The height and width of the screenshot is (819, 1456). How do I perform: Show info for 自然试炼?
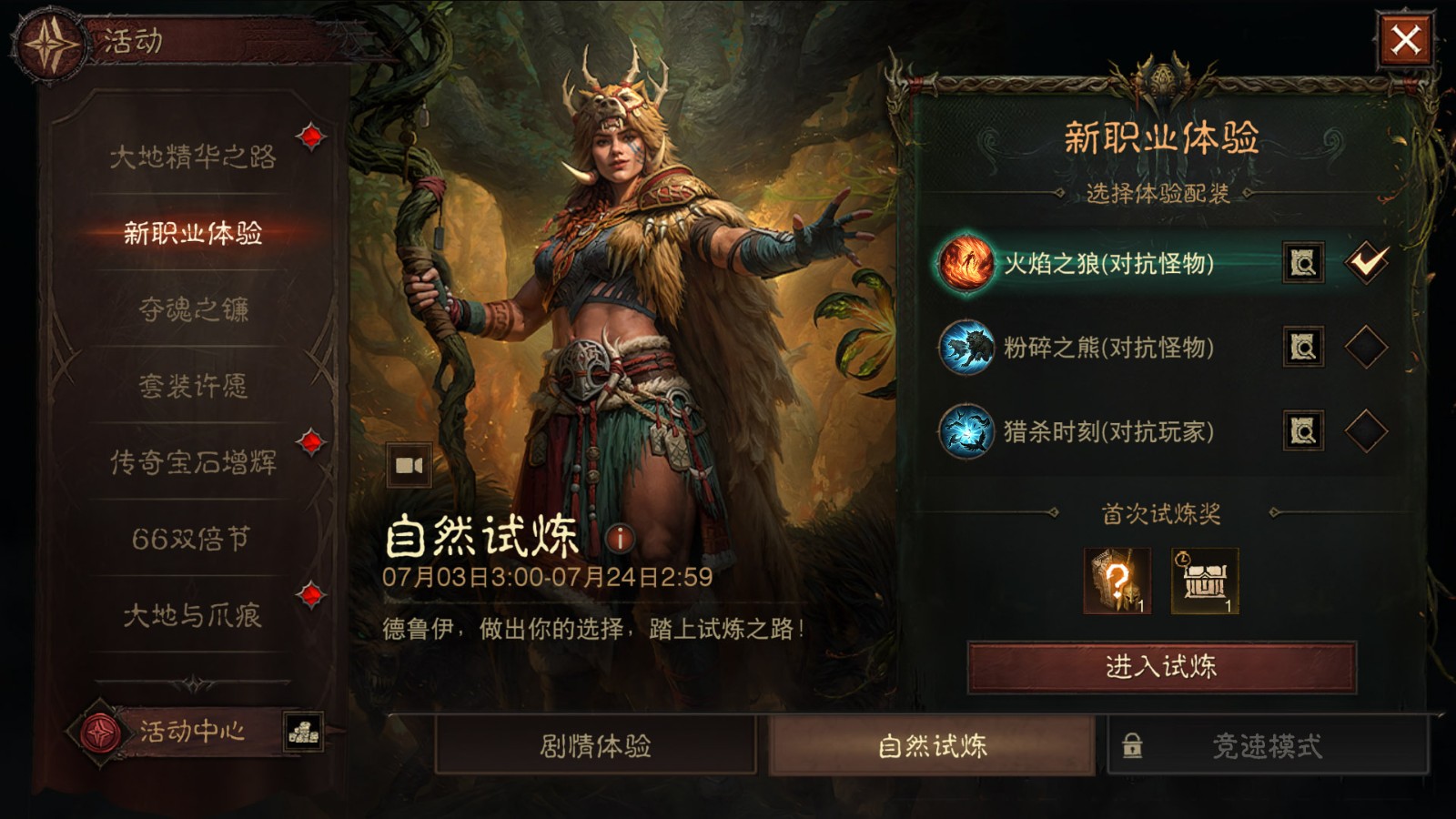(620, 538)
